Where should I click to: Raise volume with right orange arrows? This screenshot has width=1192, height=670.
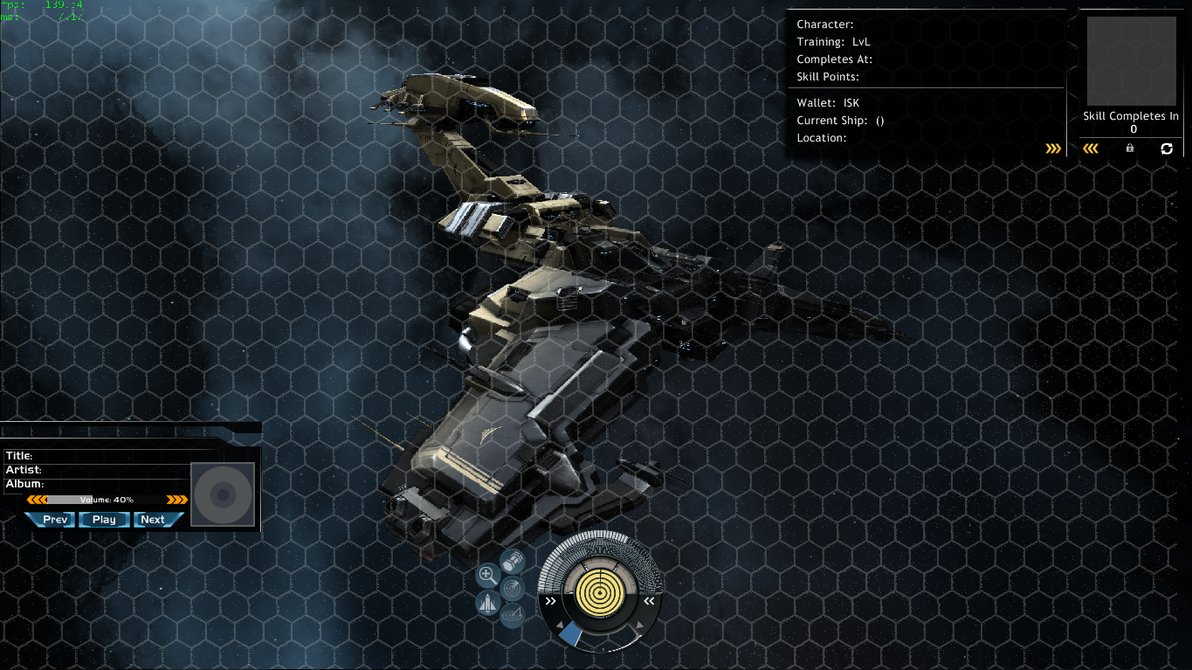177,499
